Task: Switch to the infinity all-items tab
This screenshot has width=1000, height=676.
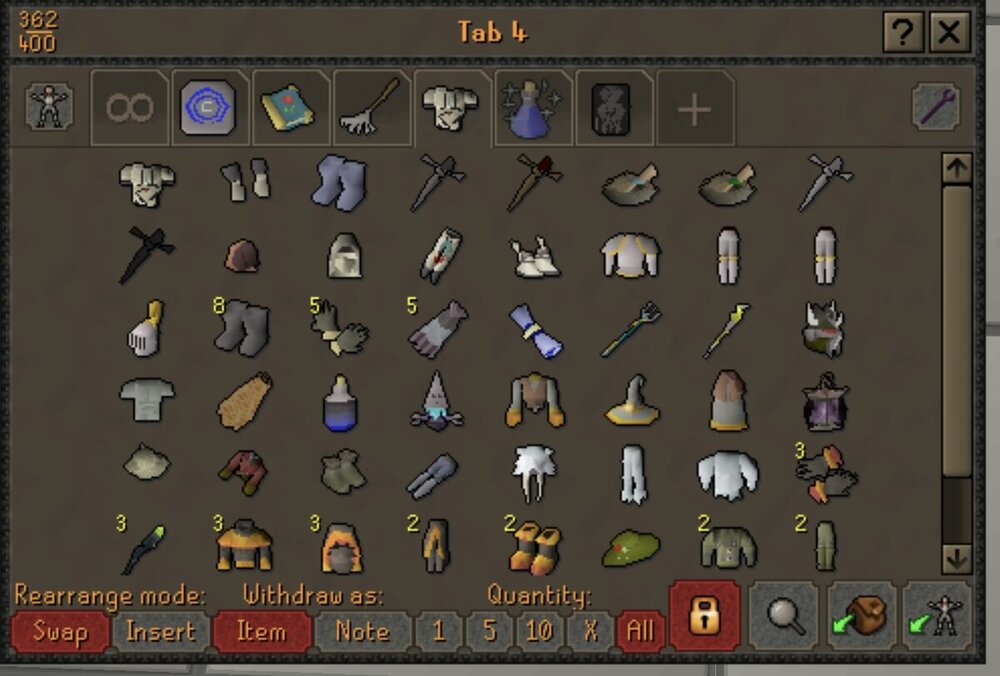Action: coord(130,107)
